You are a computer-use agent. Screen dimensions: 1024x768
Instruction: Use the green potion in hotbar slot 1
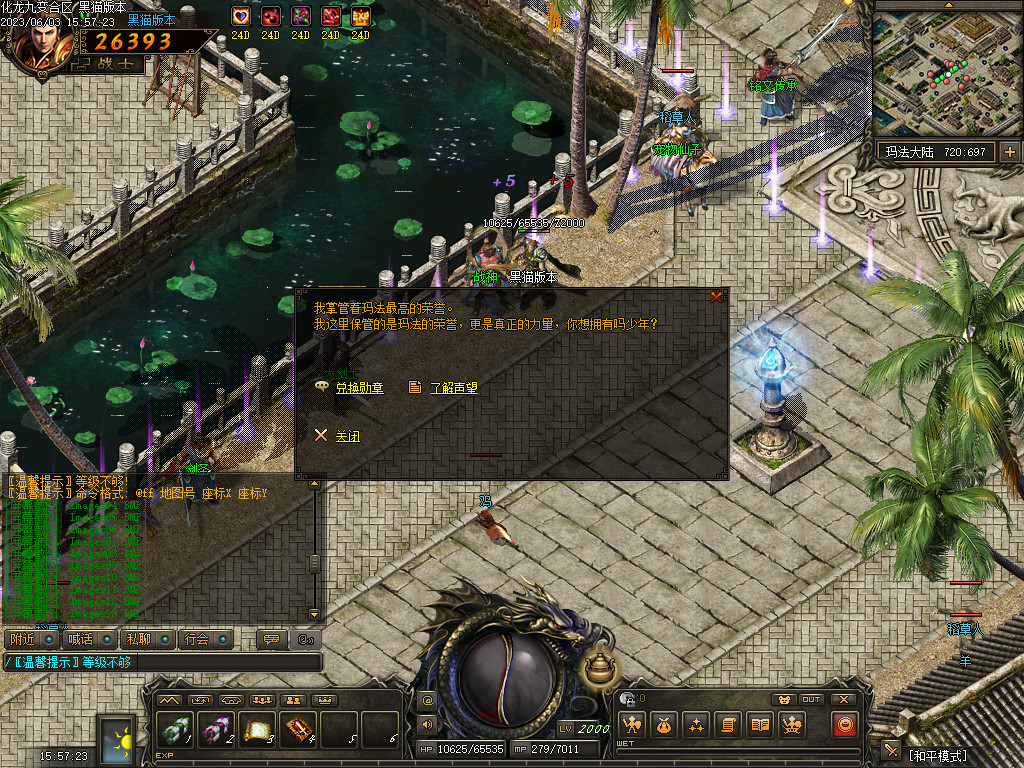(176, 728)
